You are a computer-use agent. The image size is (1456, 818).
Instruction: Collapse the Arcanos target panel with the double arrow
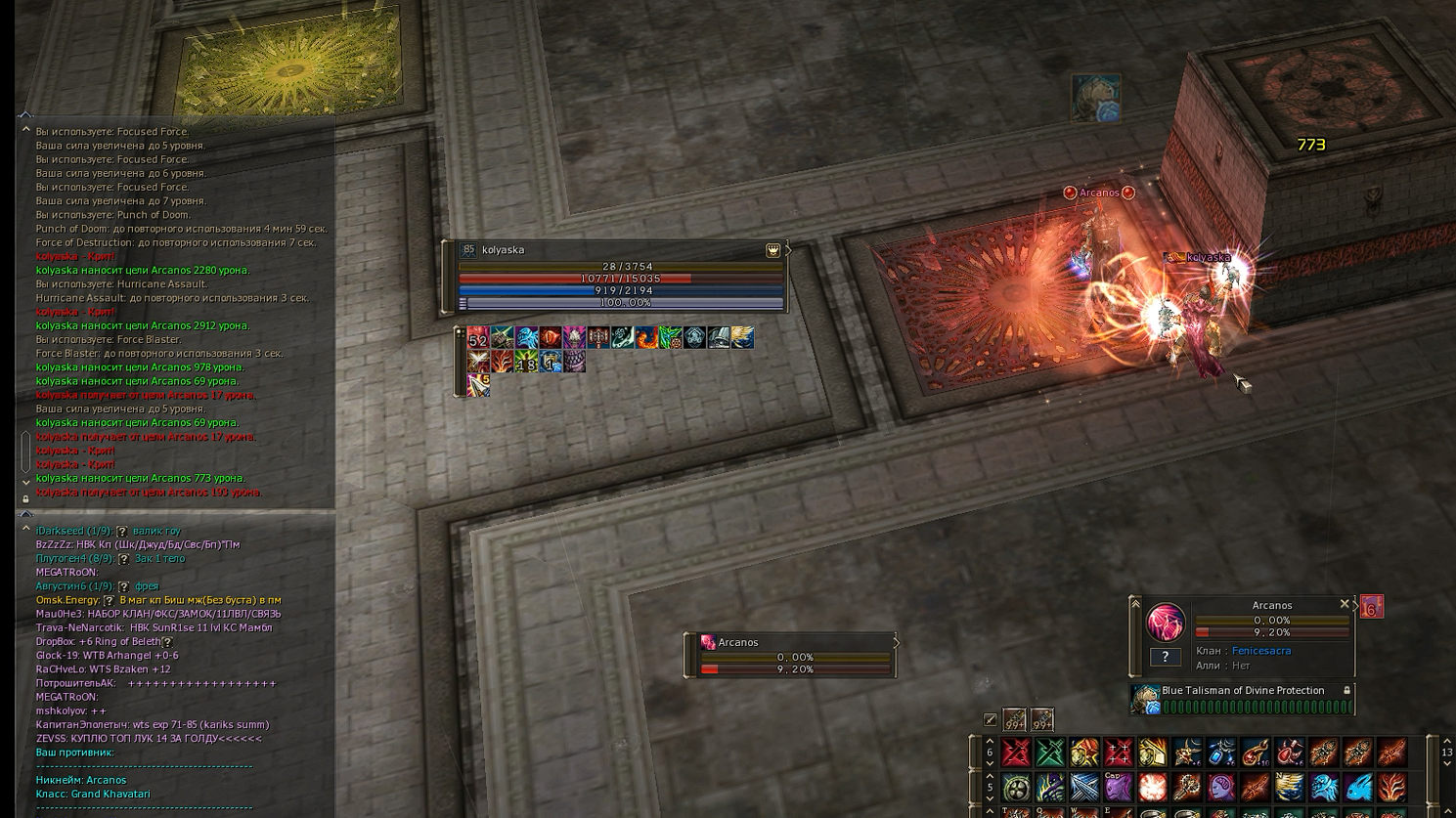pyautogui.click(x=1135, y=604)
